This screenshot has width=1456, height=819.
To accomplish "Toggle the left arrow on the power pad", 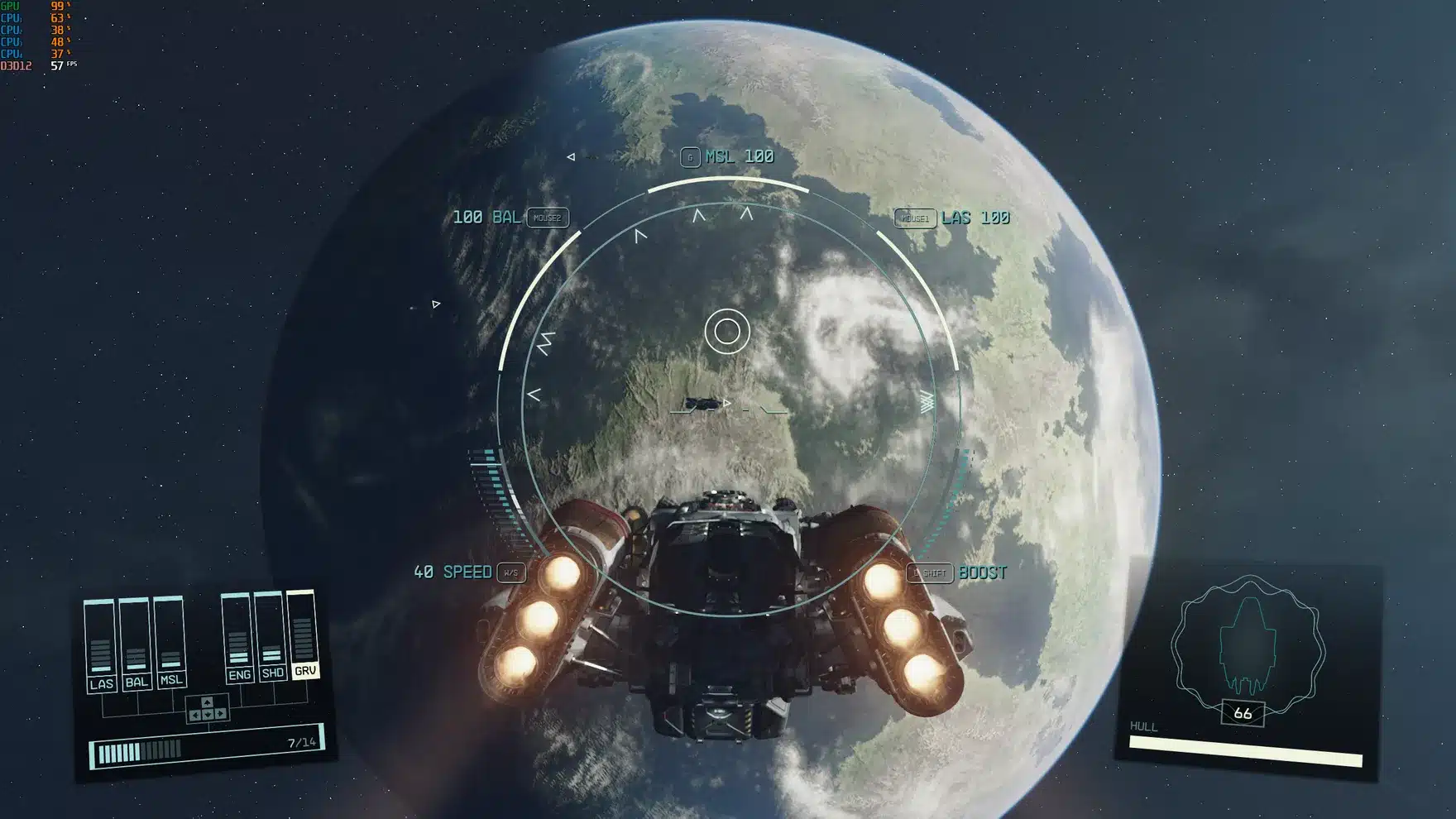I will pos(195,714).
